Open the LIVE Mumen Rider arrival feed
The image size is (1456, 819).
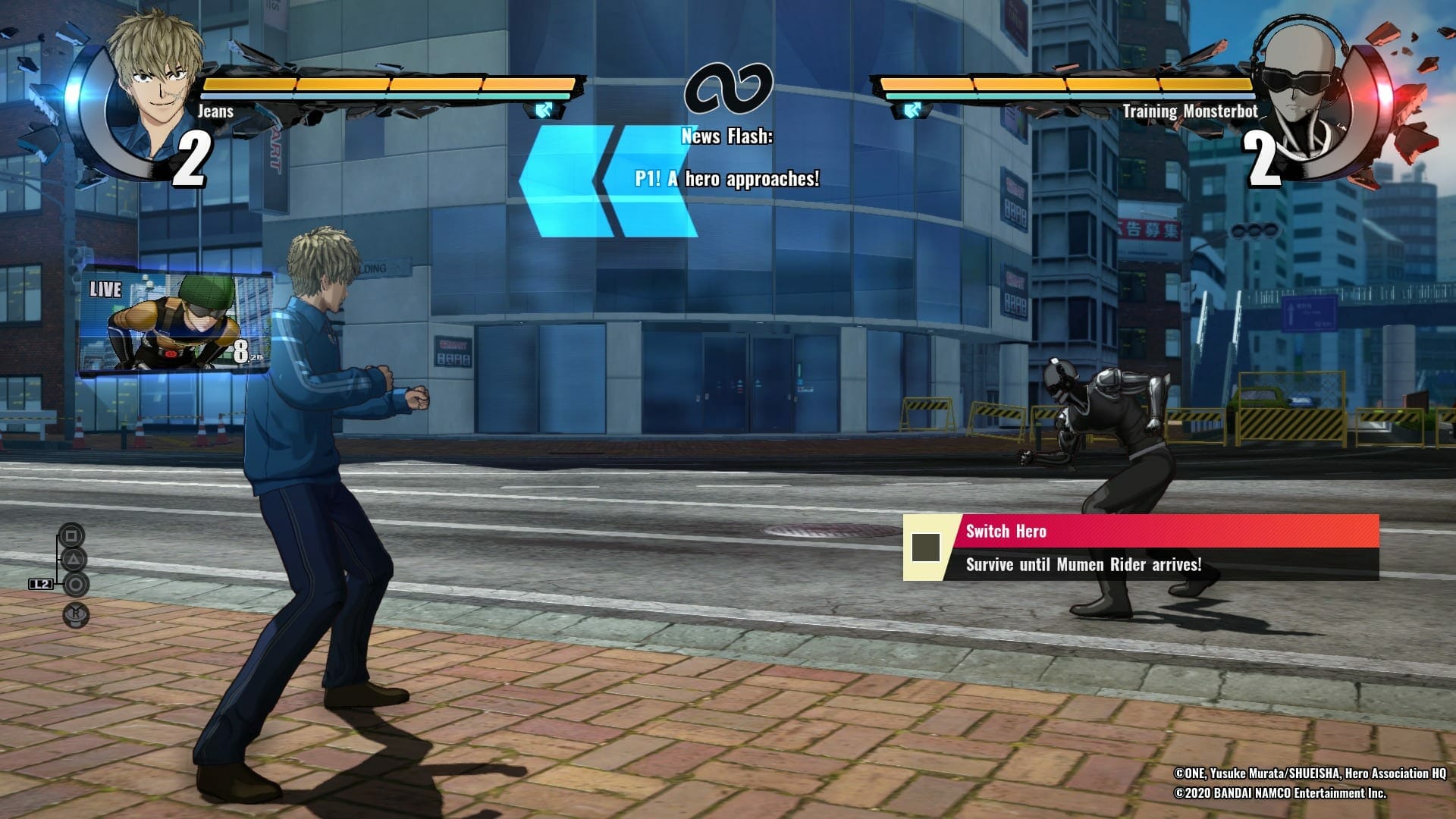tap(176, 324)
